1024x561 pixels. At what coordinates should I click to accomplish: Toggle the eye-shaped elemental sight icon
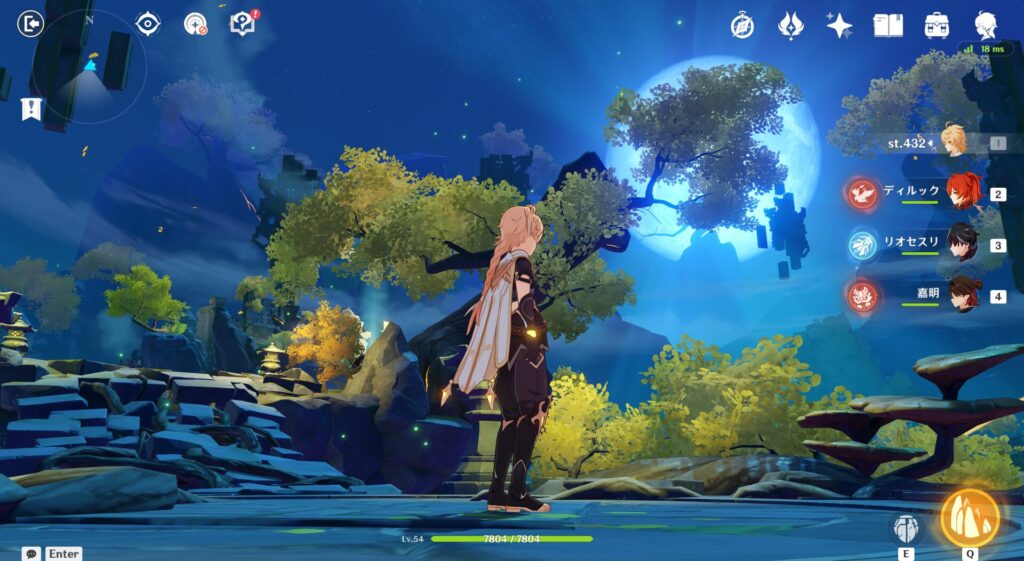pos(148,23)
